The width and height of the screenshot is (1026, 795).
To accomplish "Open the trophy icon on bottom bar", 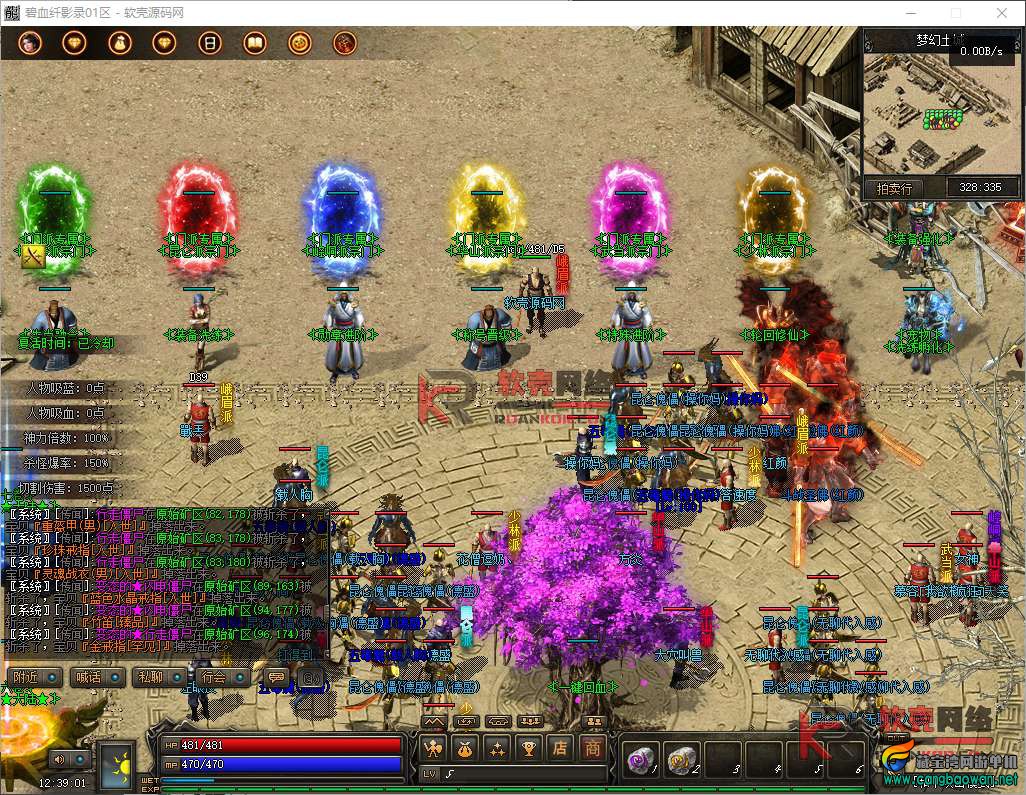I will click(x=529, y=748).
